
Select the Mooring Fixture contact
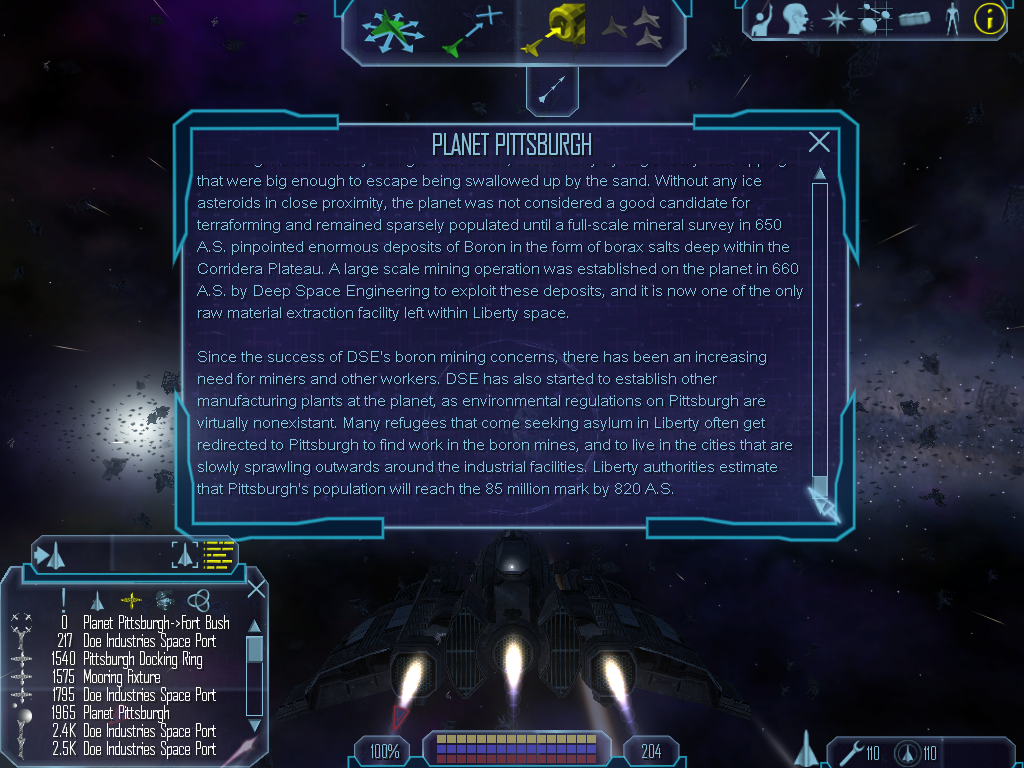121,677
